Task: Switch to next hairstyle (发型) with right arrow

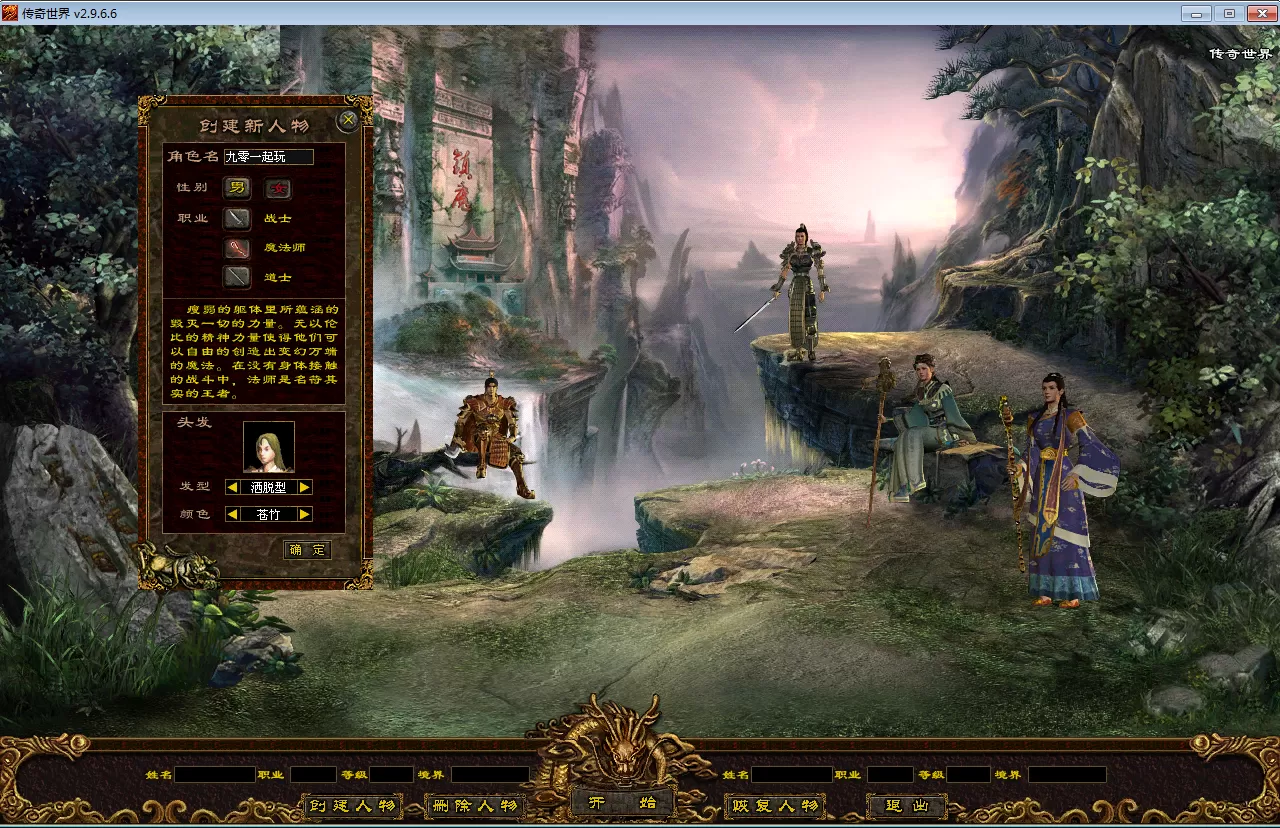Action: click(x=305, y=487)
